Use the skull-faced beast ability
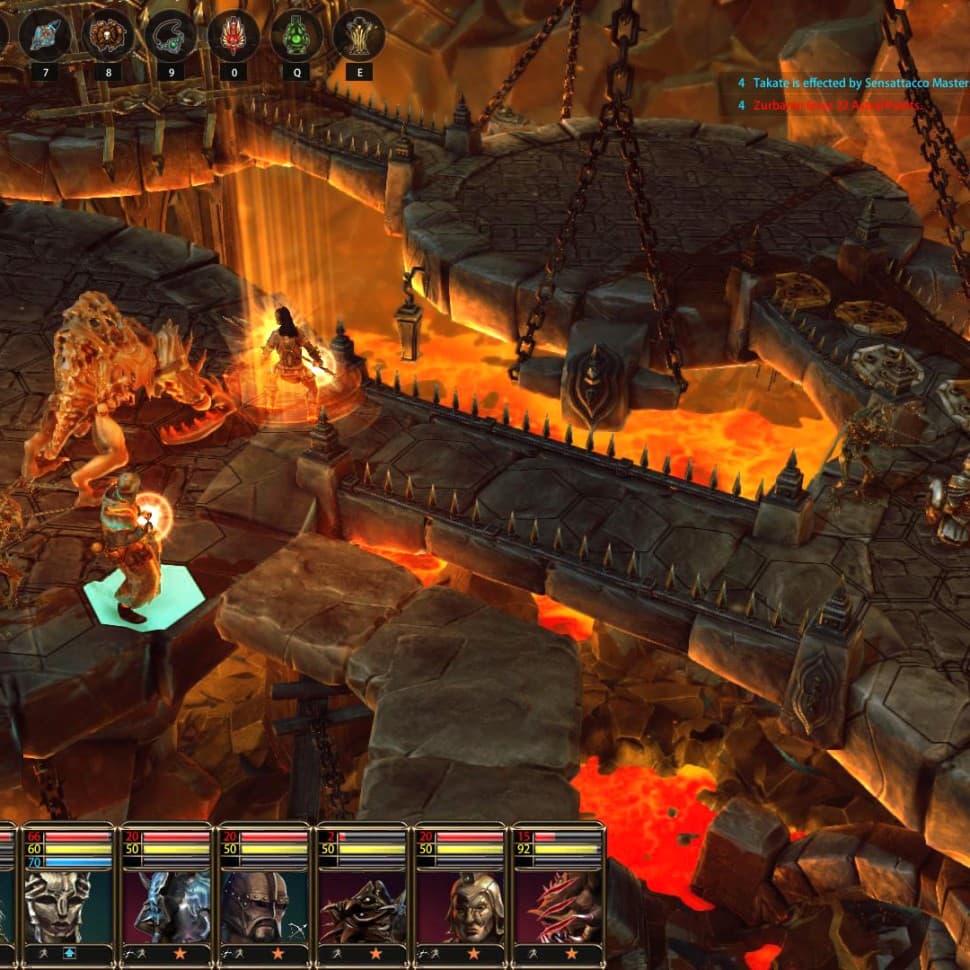This screenshot has height=970, width=970. click(x=107, y=36)
